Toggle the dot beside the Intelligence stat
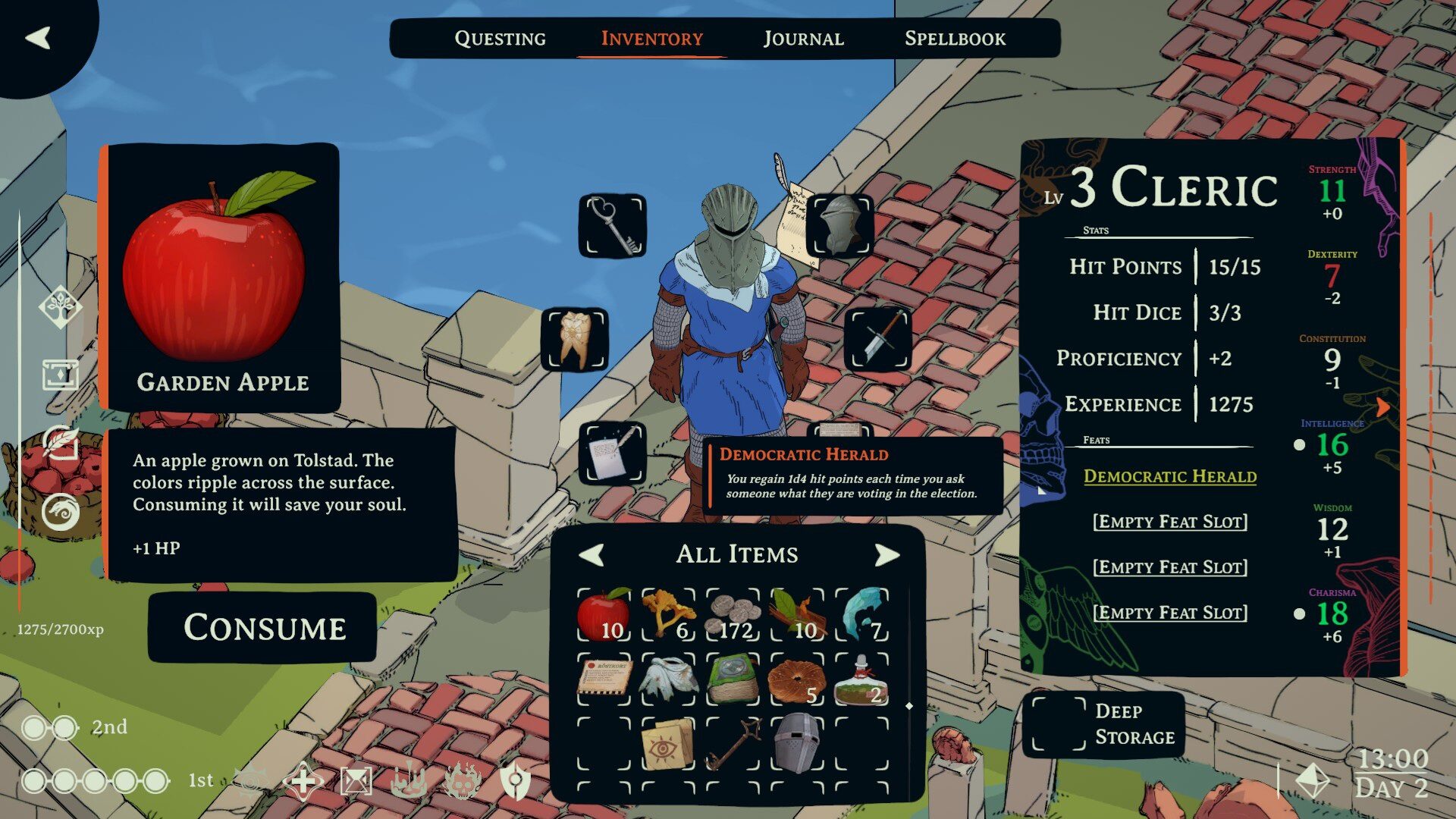This screenshot has height=819, width=1456. [x=1298, y=447]
